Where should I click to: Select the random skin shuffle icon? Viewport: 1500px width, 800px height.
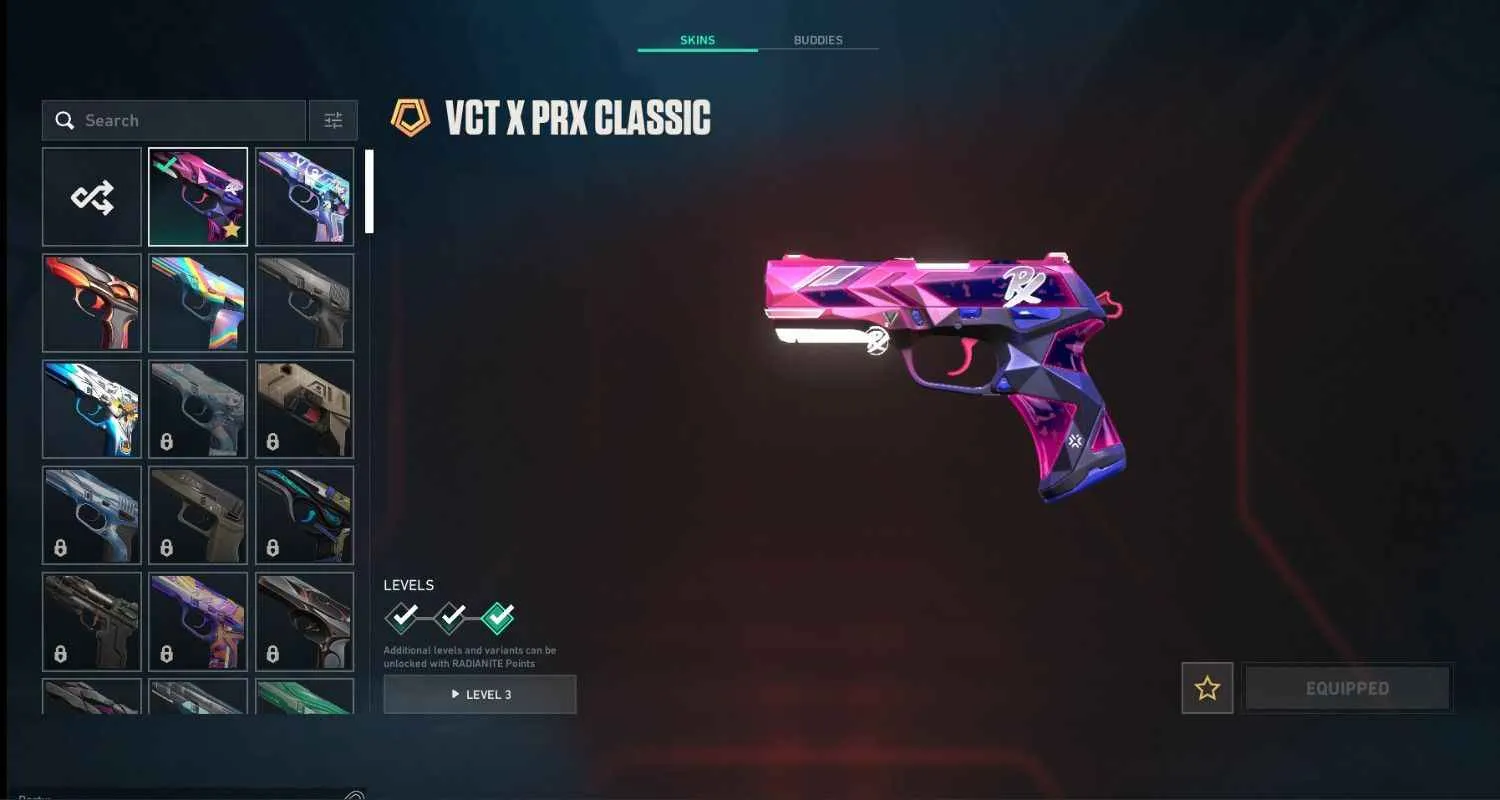(x=91, y=196)
